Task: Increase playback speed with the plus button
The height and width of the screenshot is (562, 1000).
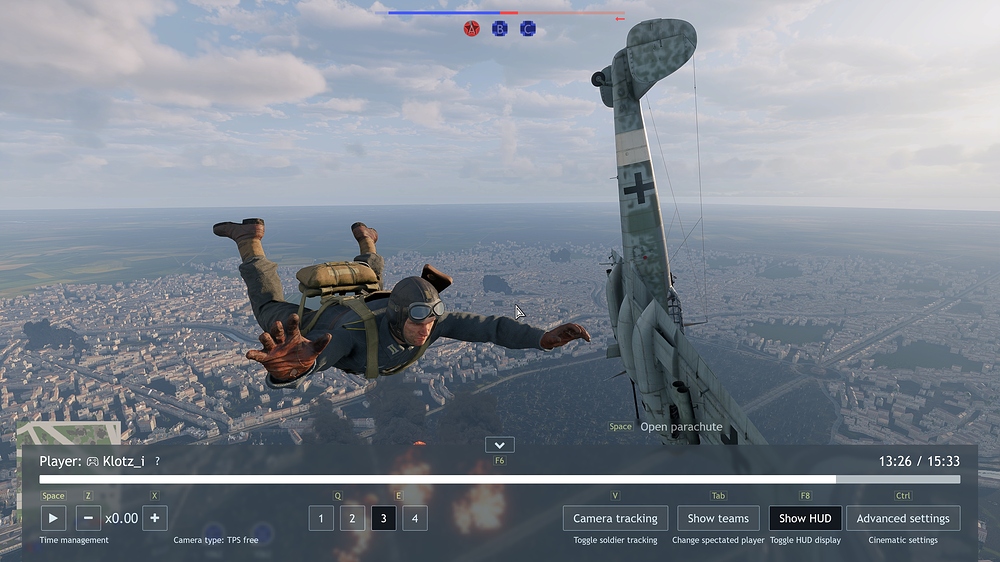Action: coord(154,518)
